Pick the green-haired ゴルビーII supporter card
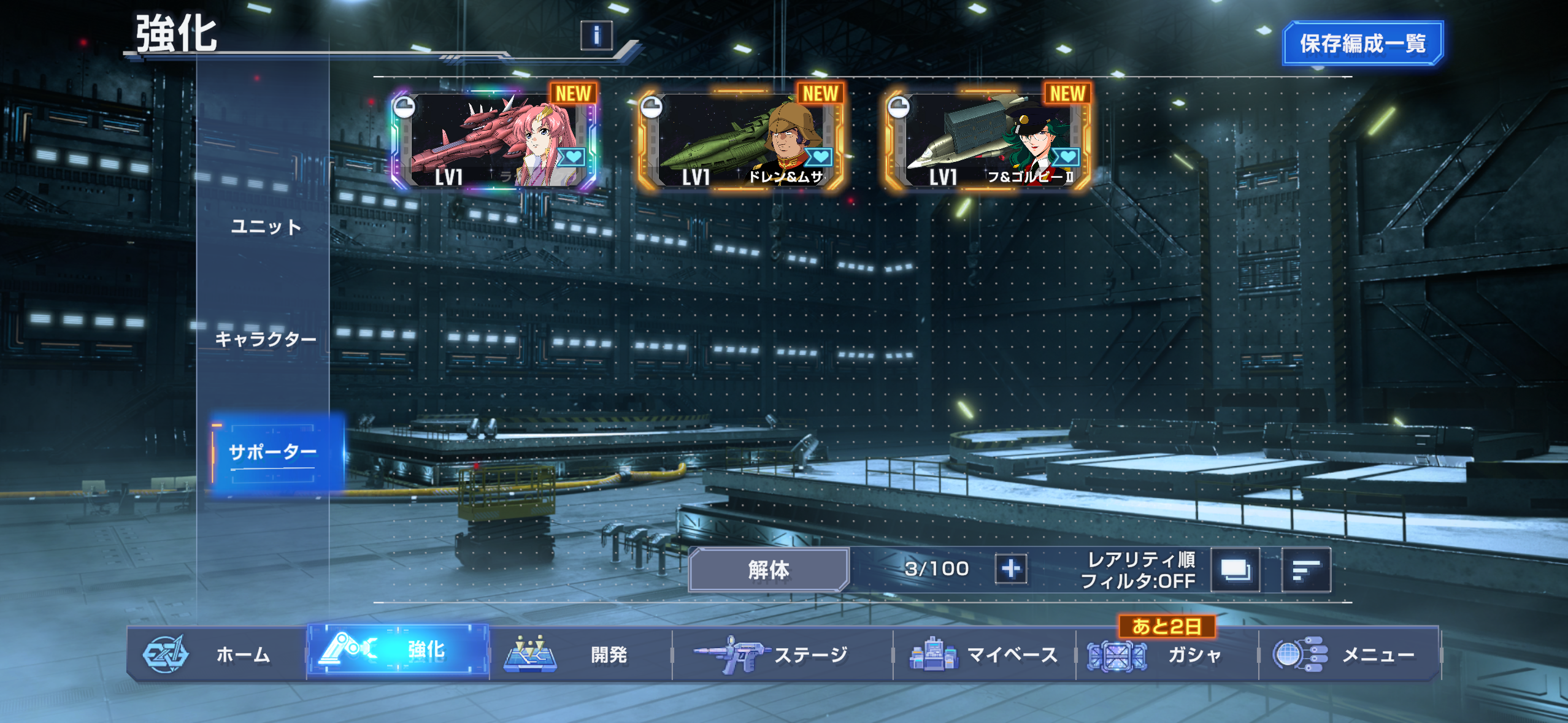1568x723 pixels. point(988,140)
